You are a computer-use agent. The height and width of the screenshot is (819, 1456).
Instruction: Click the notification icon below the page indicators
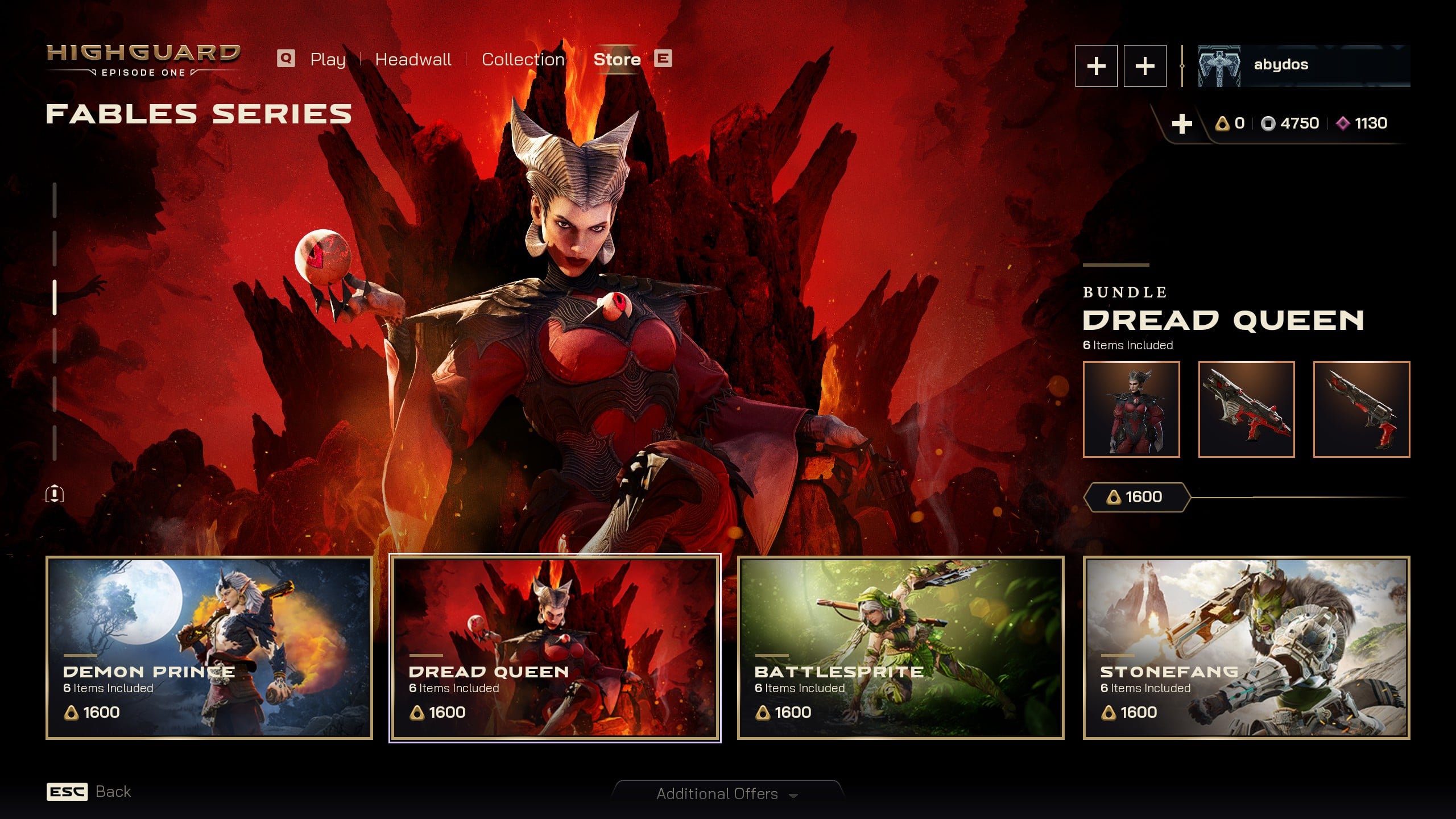tap(55, 494)
